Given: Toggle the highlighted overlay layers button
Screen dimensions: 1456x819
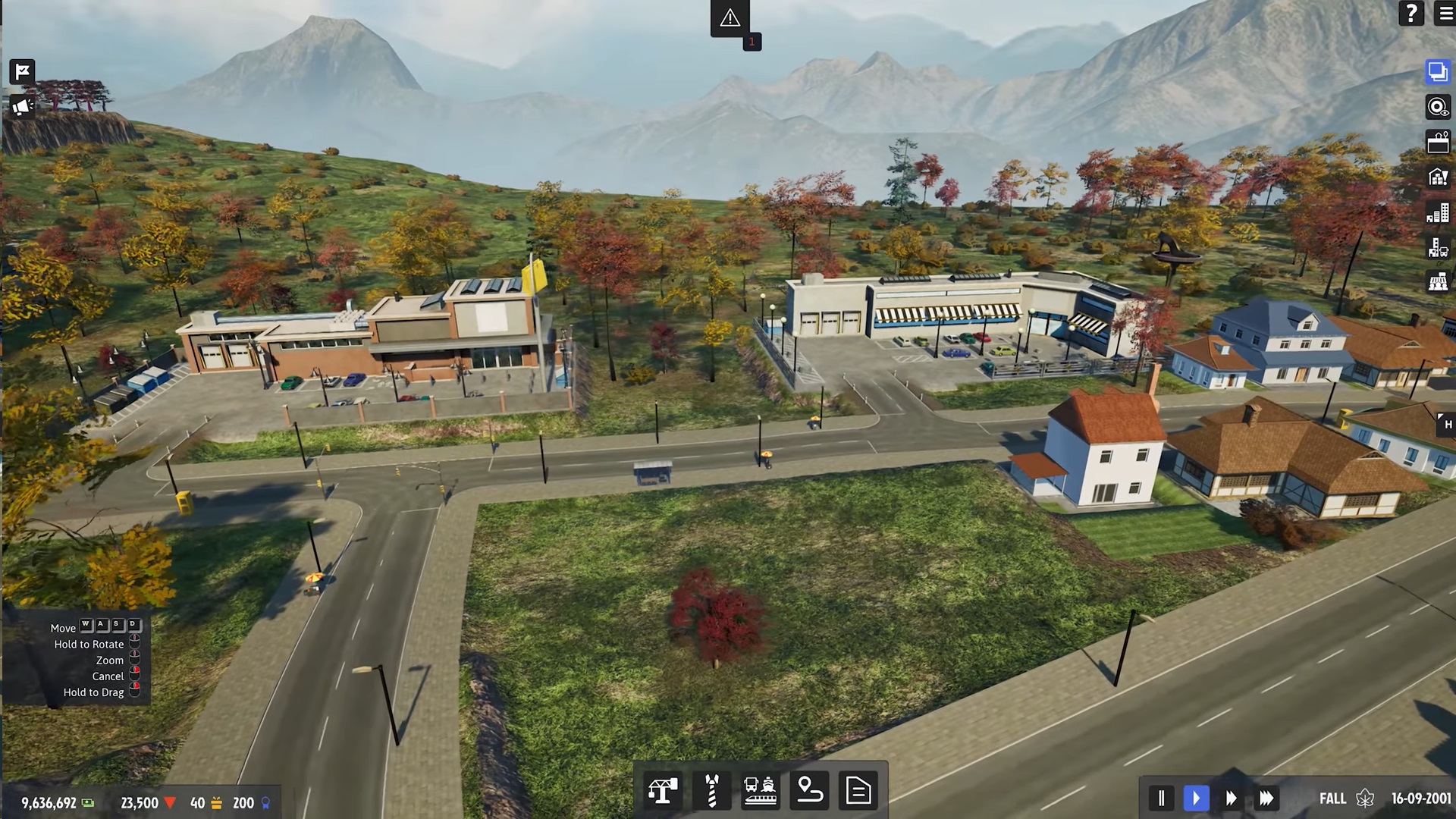Looking at the screenshot, I should [x=1437, y=72].
